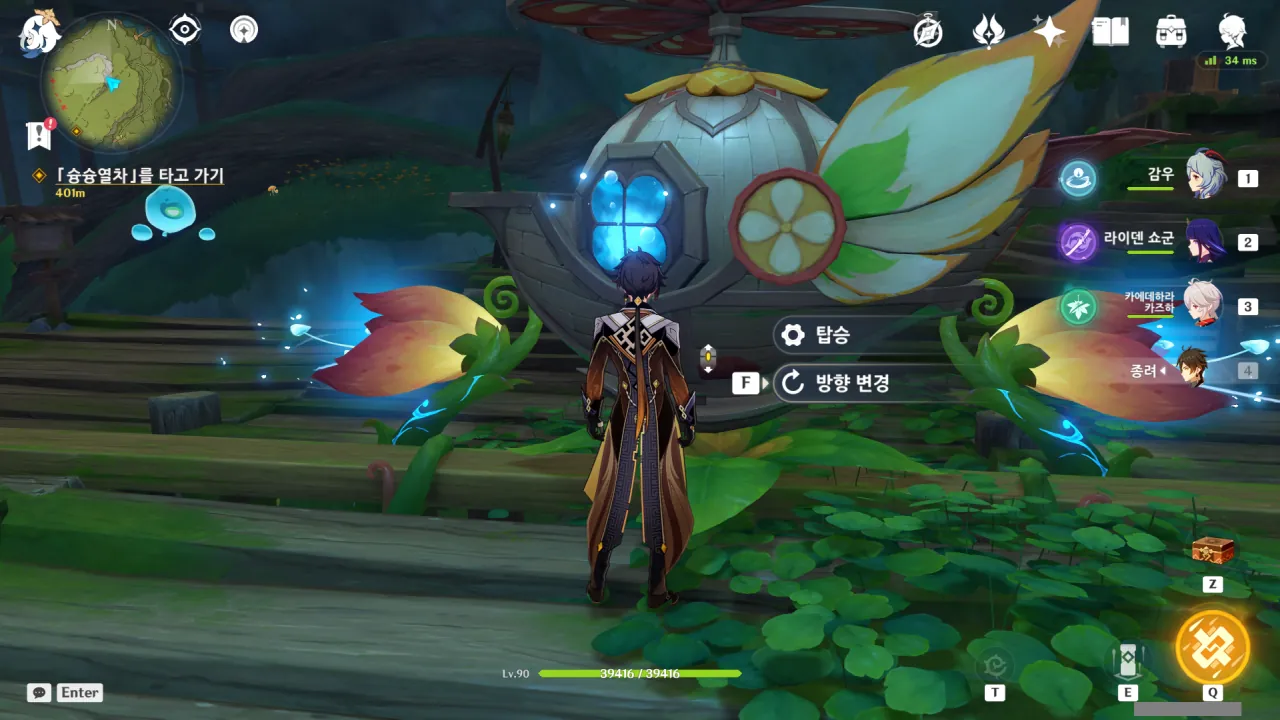
Task: Open the chat speech bubble
Action: coord(40,692)
